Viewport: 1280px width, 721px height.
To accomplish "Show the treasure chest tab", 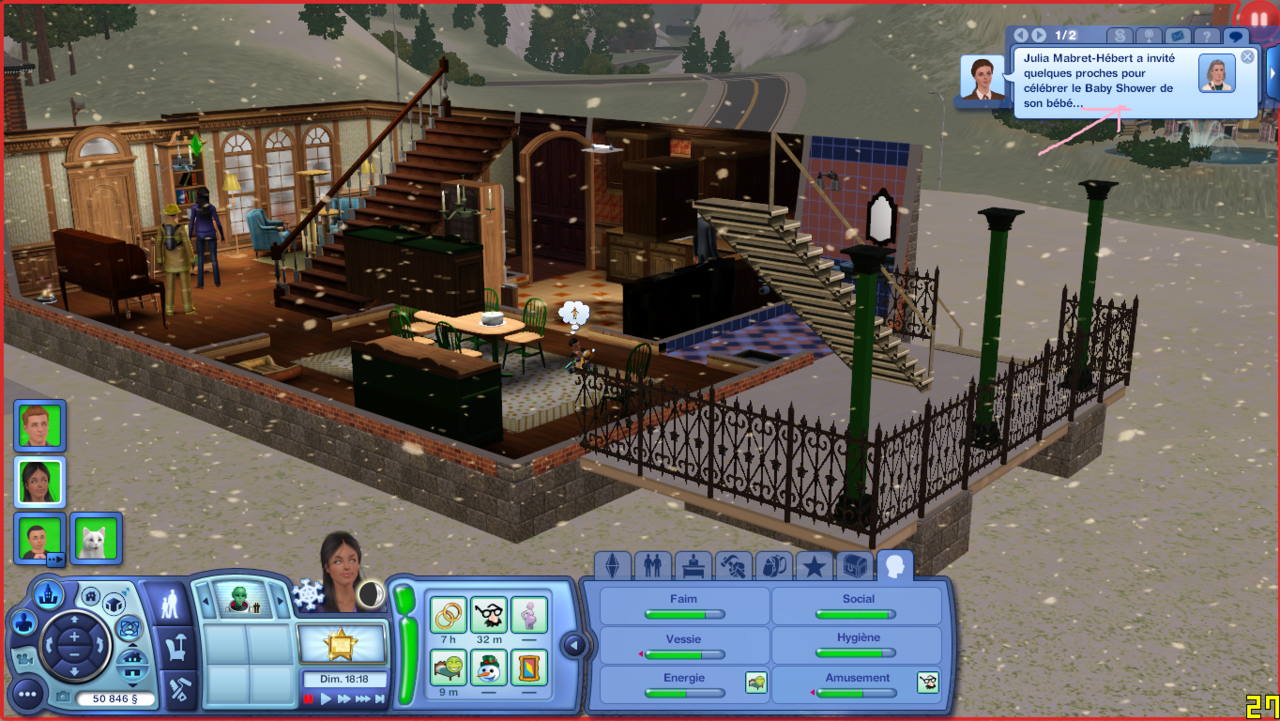I will tap(854, 567).
